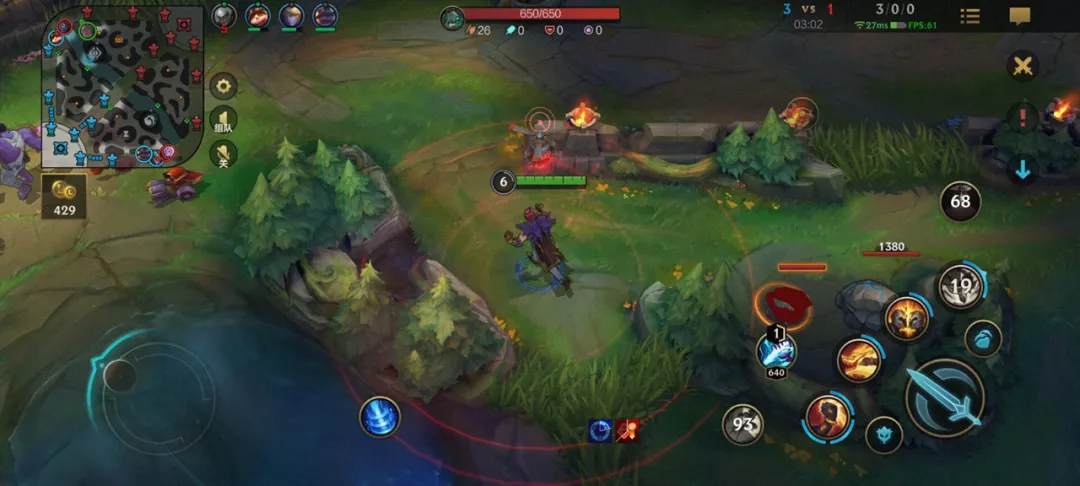Screen dimensions: 1080x486
Task: Send the crossed swords attack ping
Action: point(1022,67)
